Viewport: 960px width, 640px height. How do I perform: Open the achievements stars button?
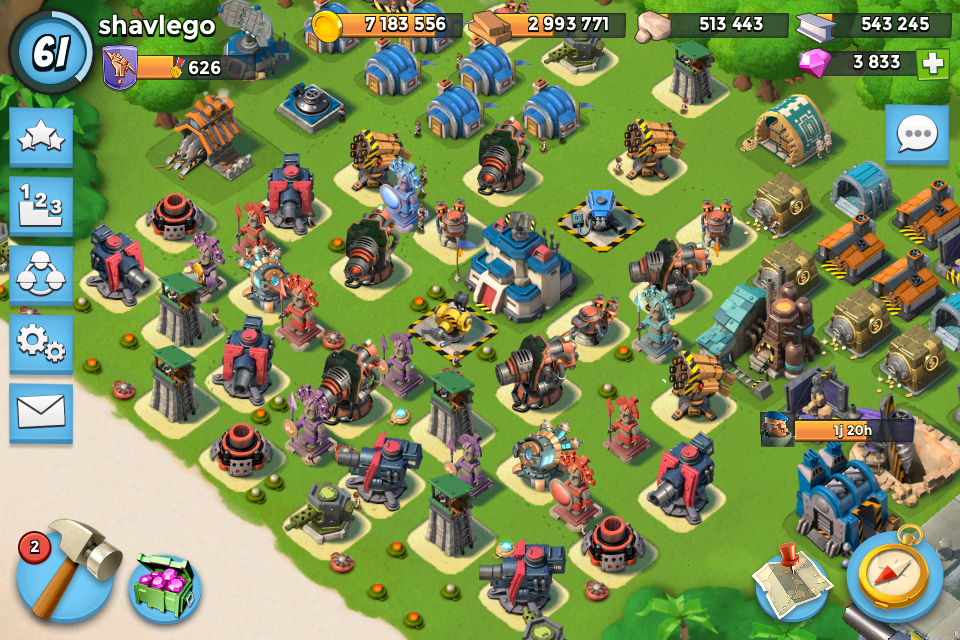[41, 137]
